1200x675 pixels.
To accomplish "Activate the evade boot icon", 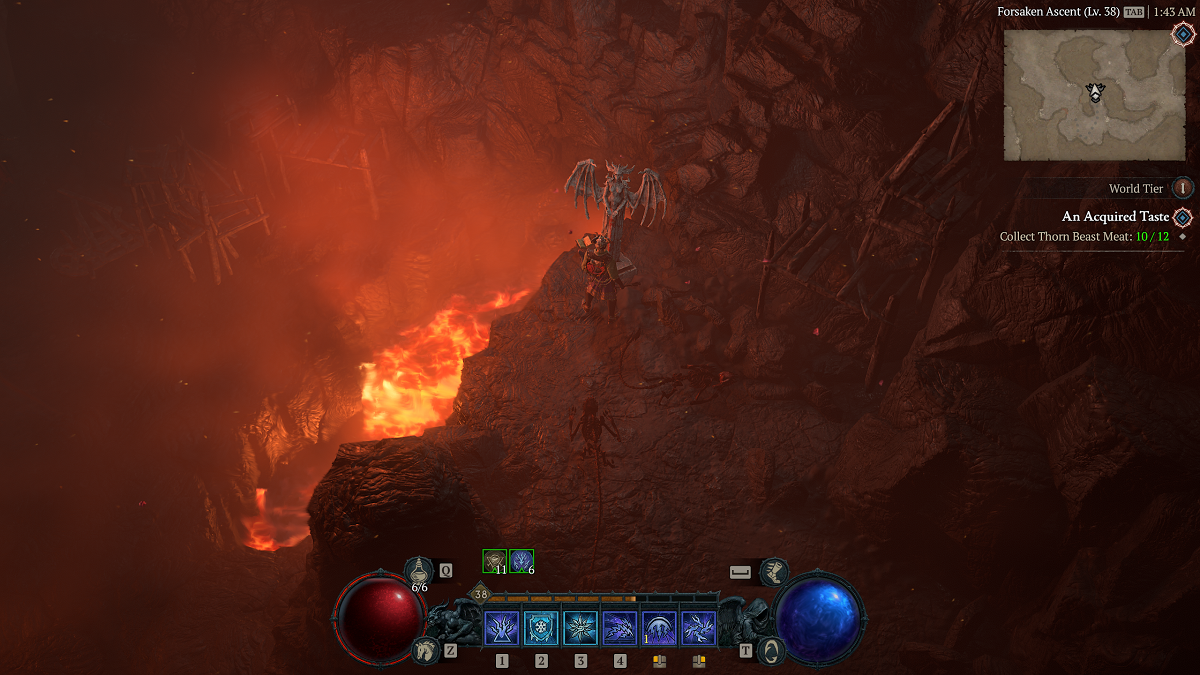I will click(773, 572).
